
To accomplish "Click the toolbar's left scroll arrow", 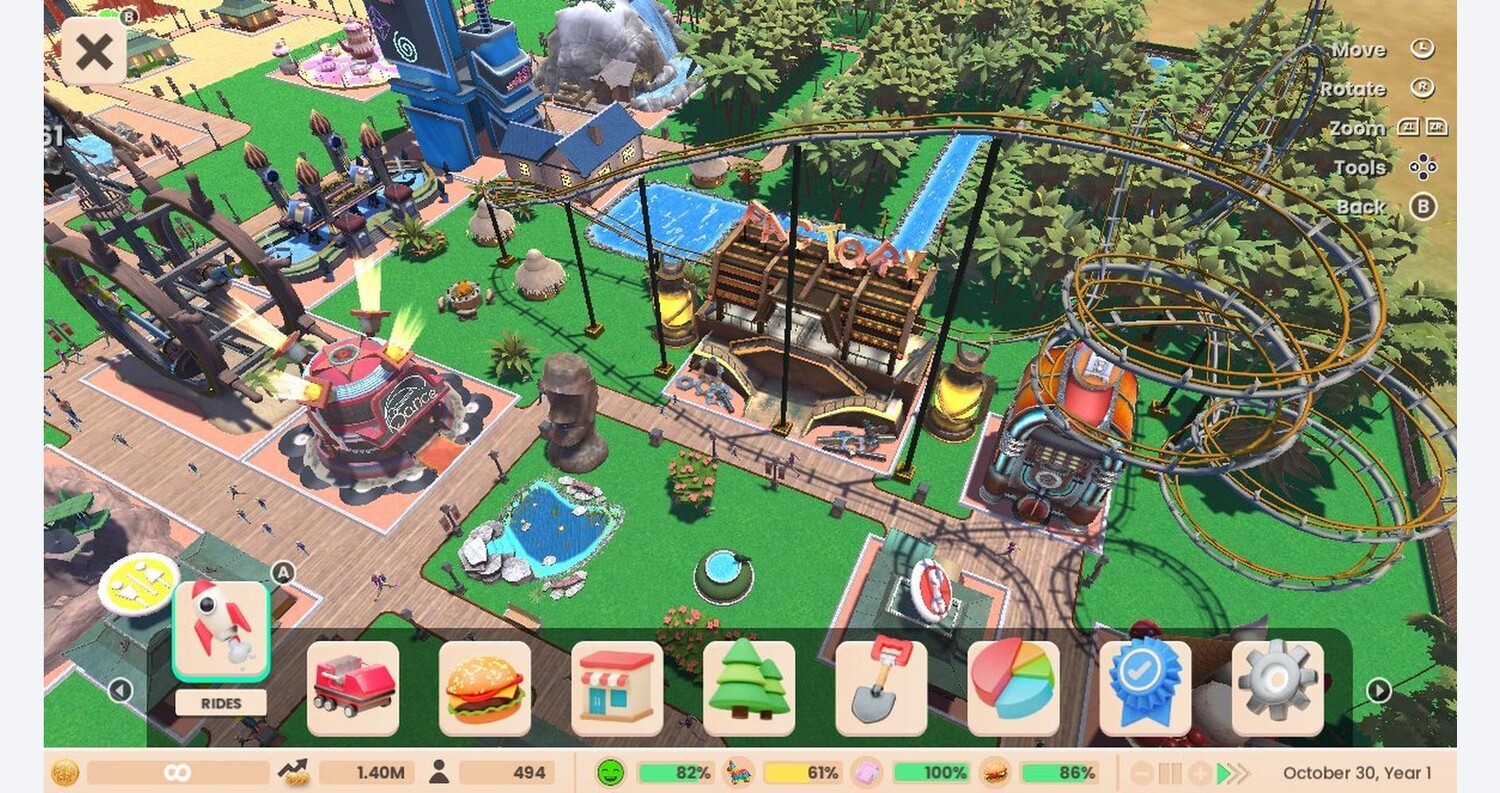I will tap(120, 690).
